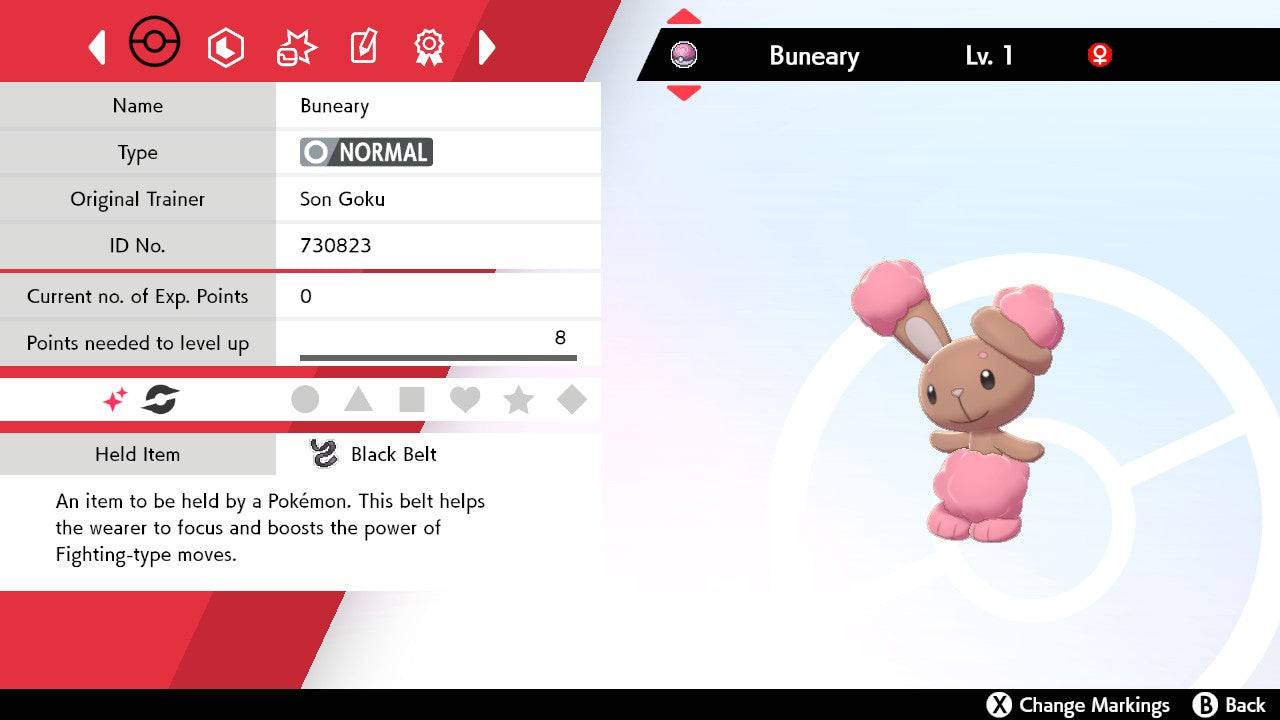Toggle the heart marking

(465, 400)
